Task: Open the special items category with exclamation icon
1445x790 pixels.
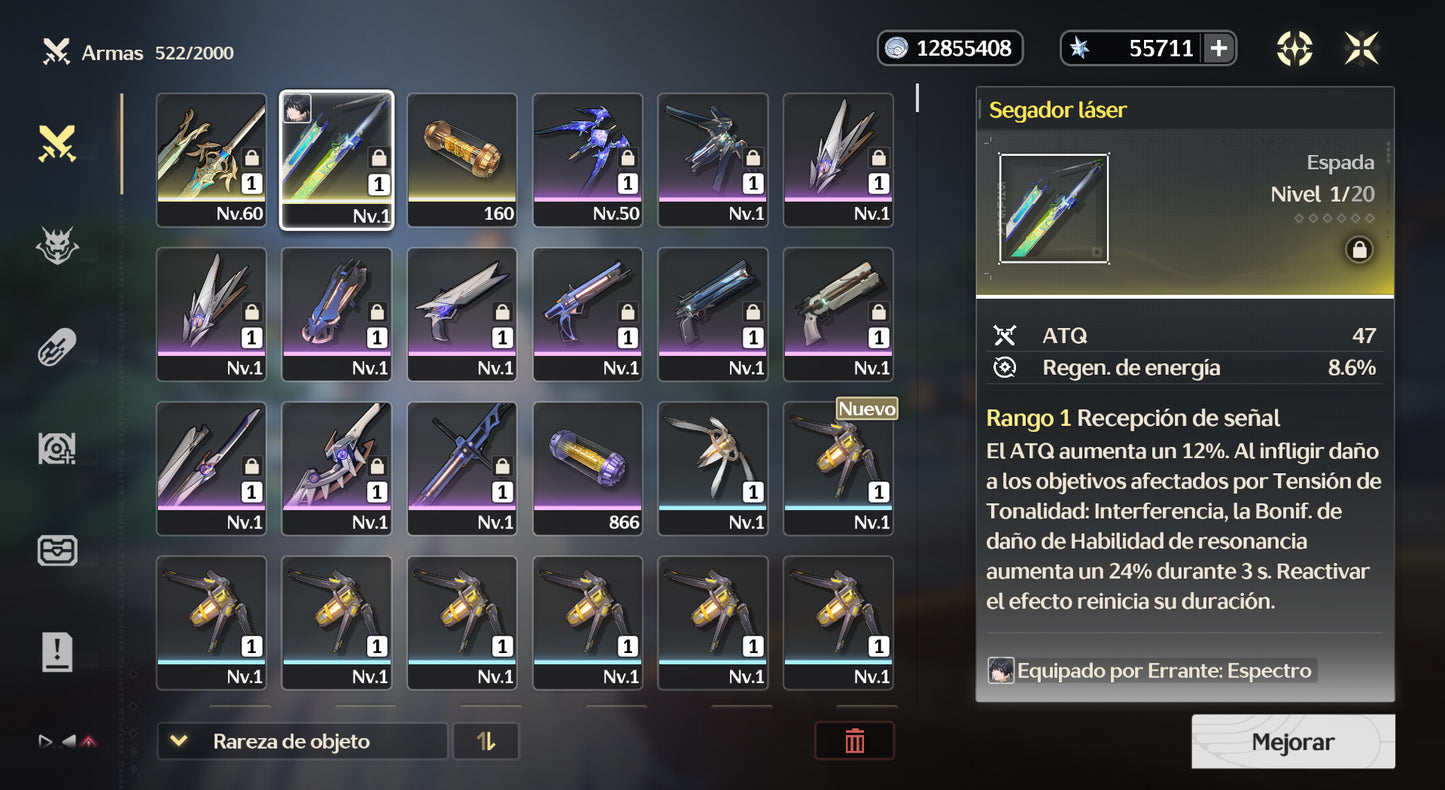Action: [x=57, y=652]
